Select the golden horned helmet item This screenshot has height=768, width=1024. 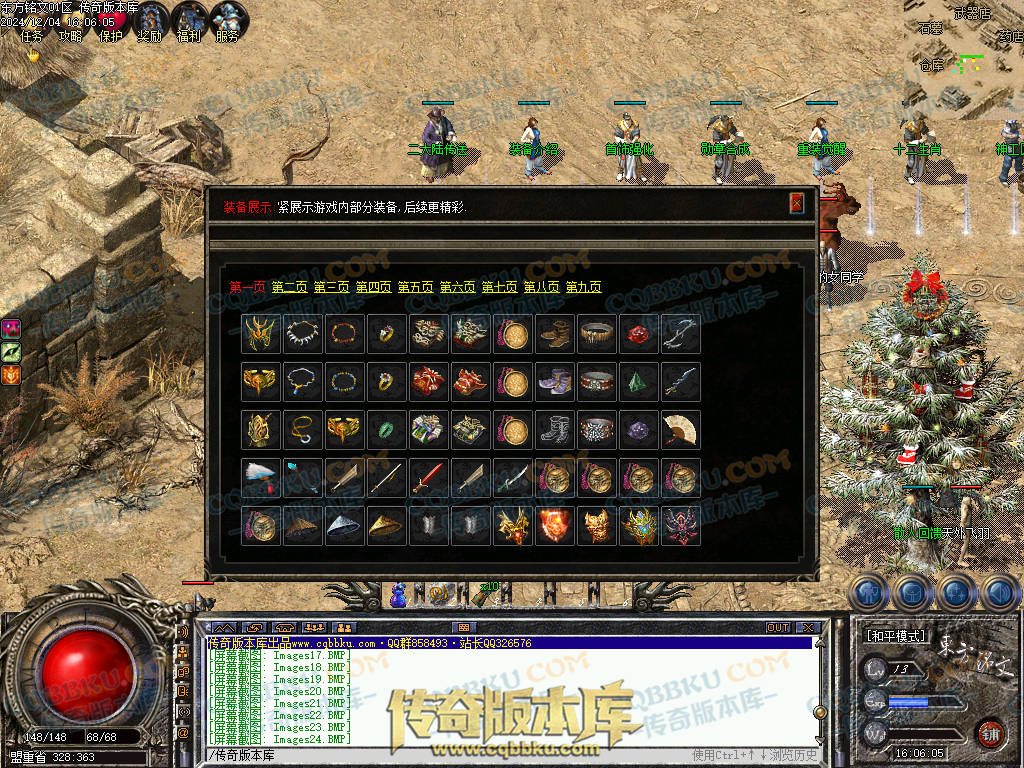pyautogui.click(x=260, y=333)
